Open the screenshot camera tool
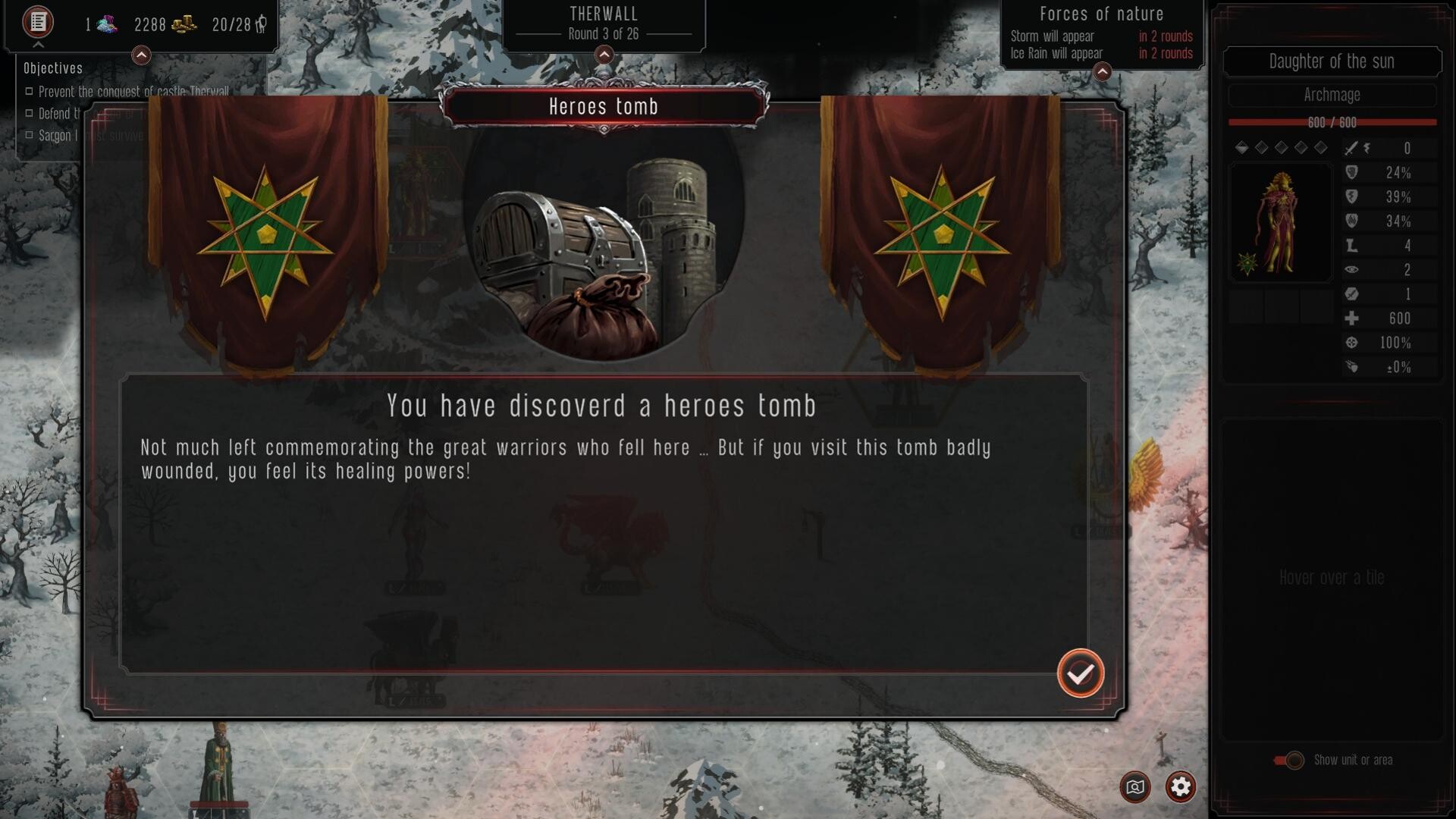1456x819 pixels. [x=1134, y=787]
